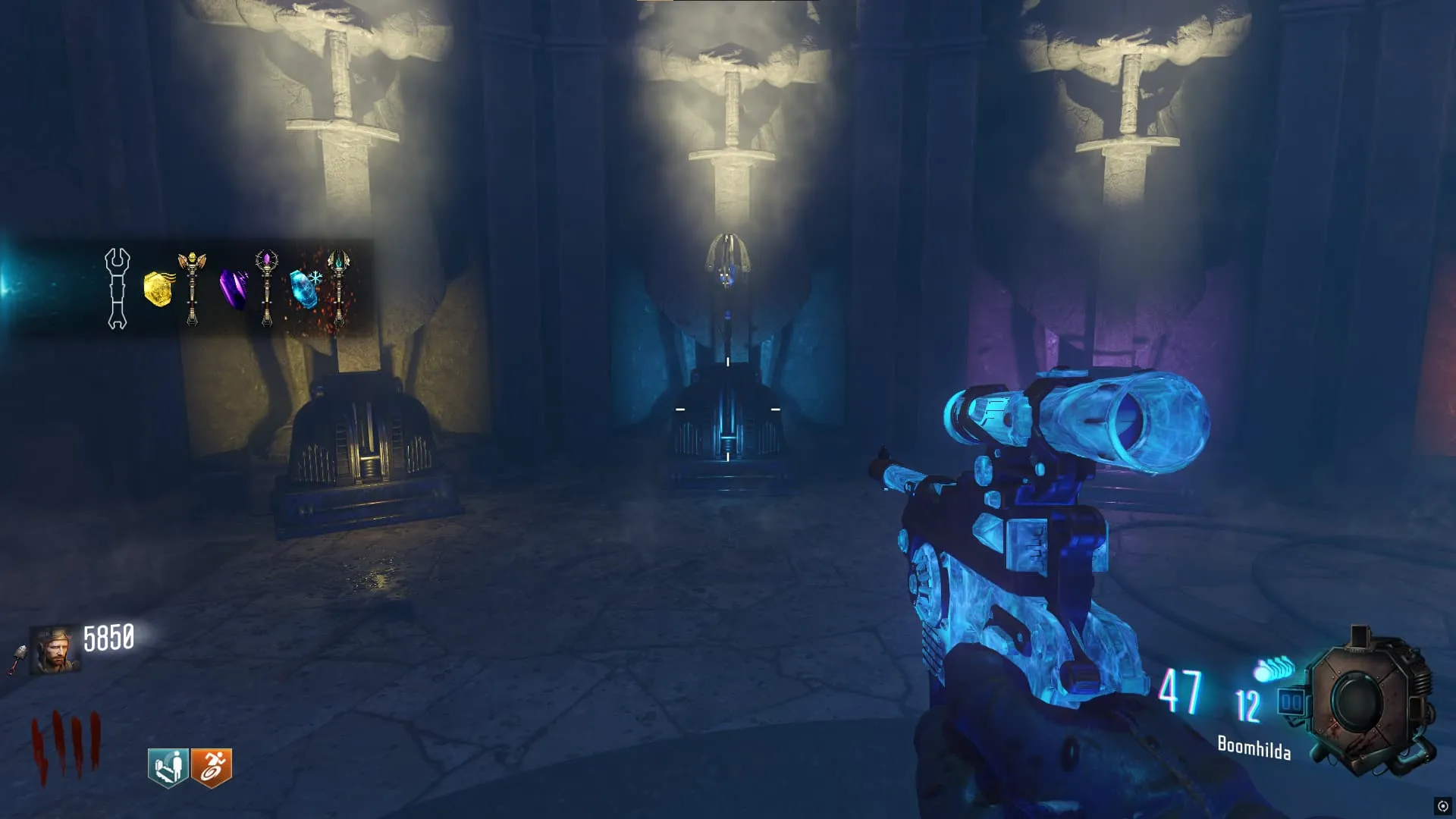Choose the winged wind staff icon
The width and height of the screenshot is (1456, 819).
click(192, 288)
